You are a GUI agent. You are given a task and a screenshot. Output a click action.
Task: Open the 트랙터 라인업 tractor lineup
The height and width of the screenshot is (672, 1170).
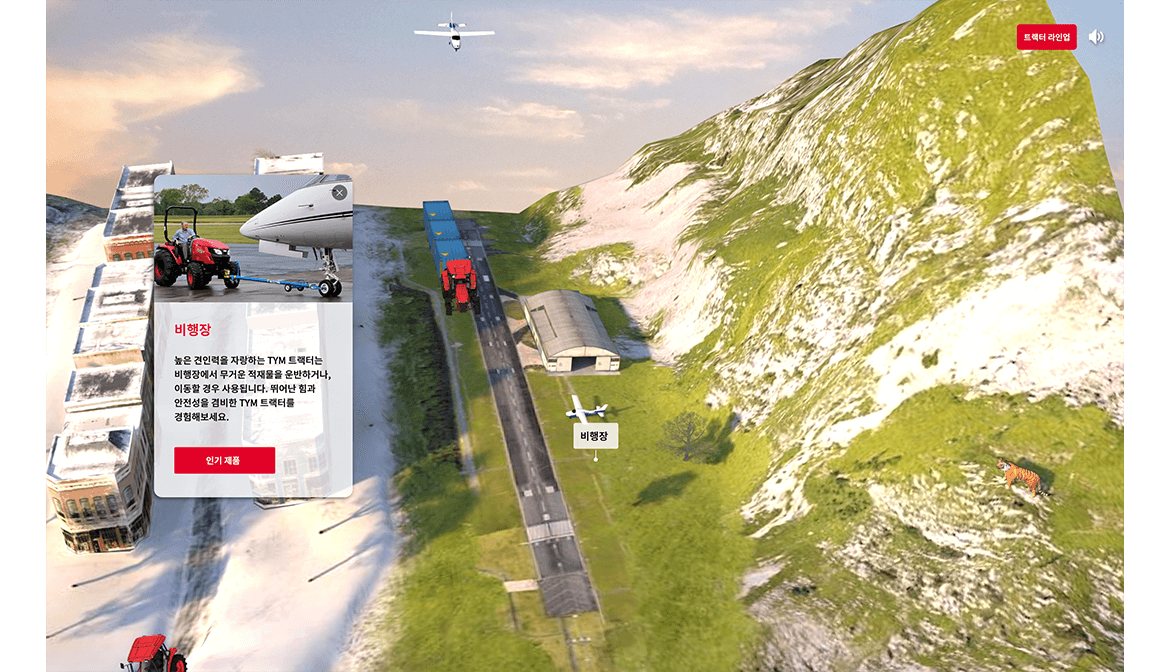[1046, 37]
